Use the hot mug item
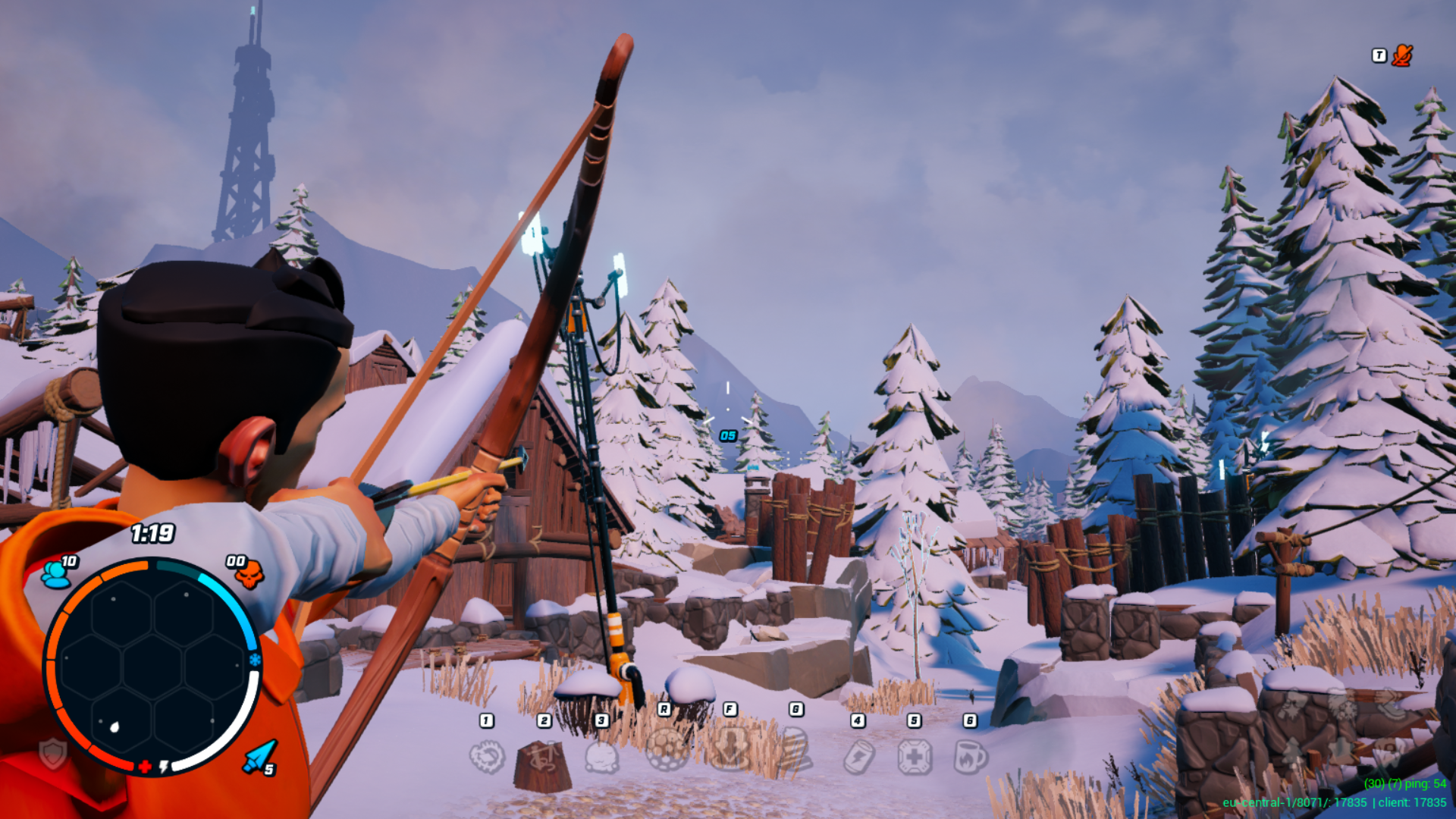Screen dimensions: 1456x819 pyautogui.click(x=971, y=757)
